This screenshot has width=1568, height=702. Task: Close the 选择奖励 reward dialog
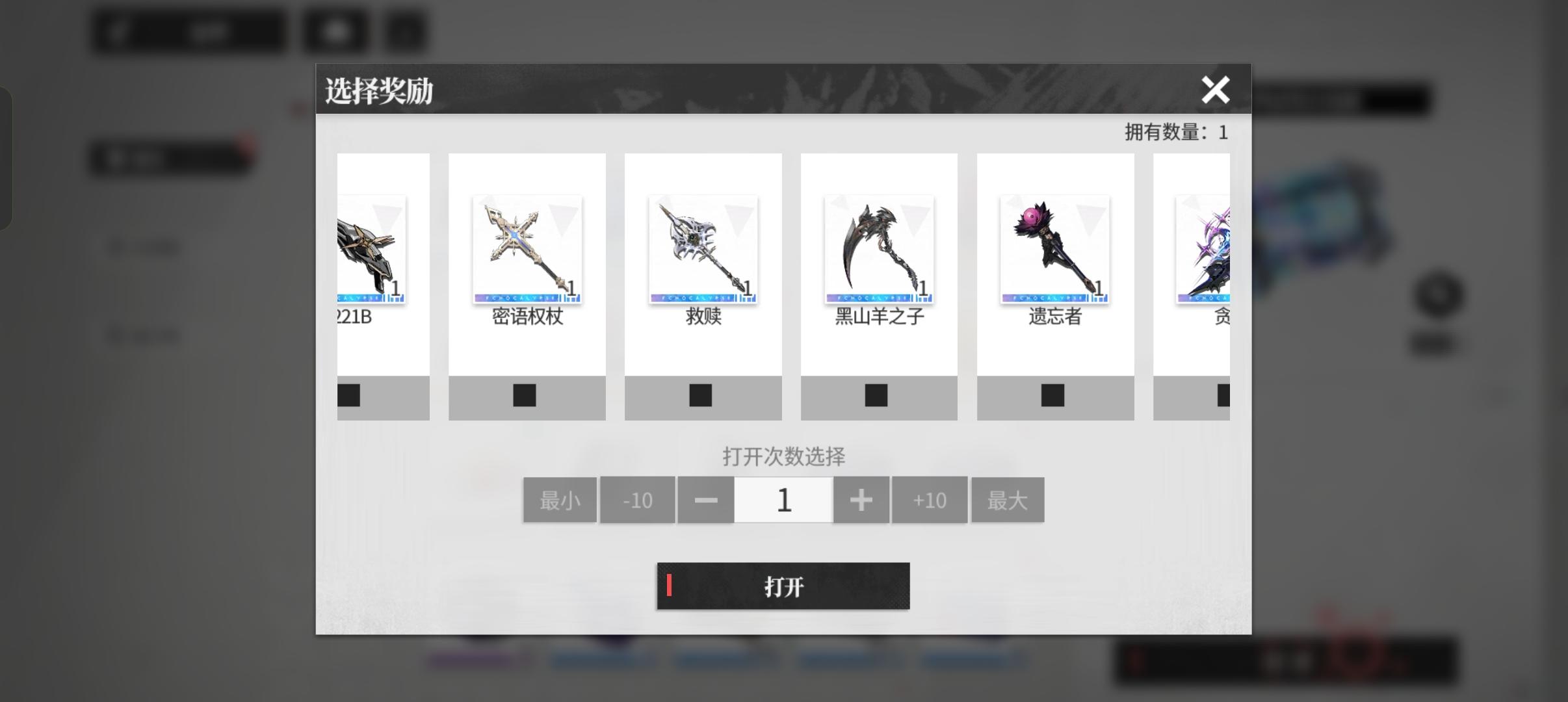[x=1216, y=90]
